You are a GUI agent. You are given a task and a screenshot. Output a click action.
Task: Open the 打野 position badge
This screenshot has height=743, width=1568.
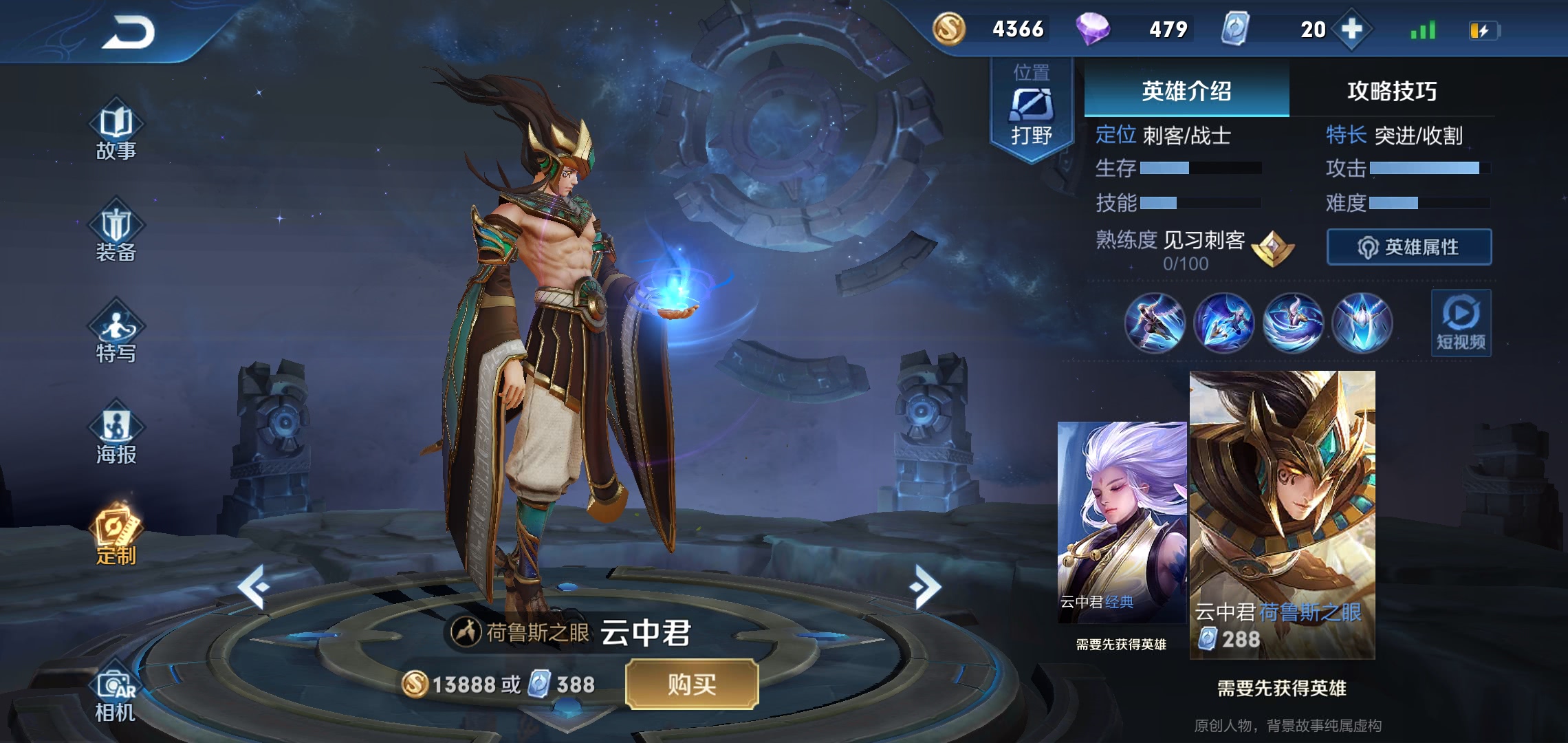point(1031,110)
